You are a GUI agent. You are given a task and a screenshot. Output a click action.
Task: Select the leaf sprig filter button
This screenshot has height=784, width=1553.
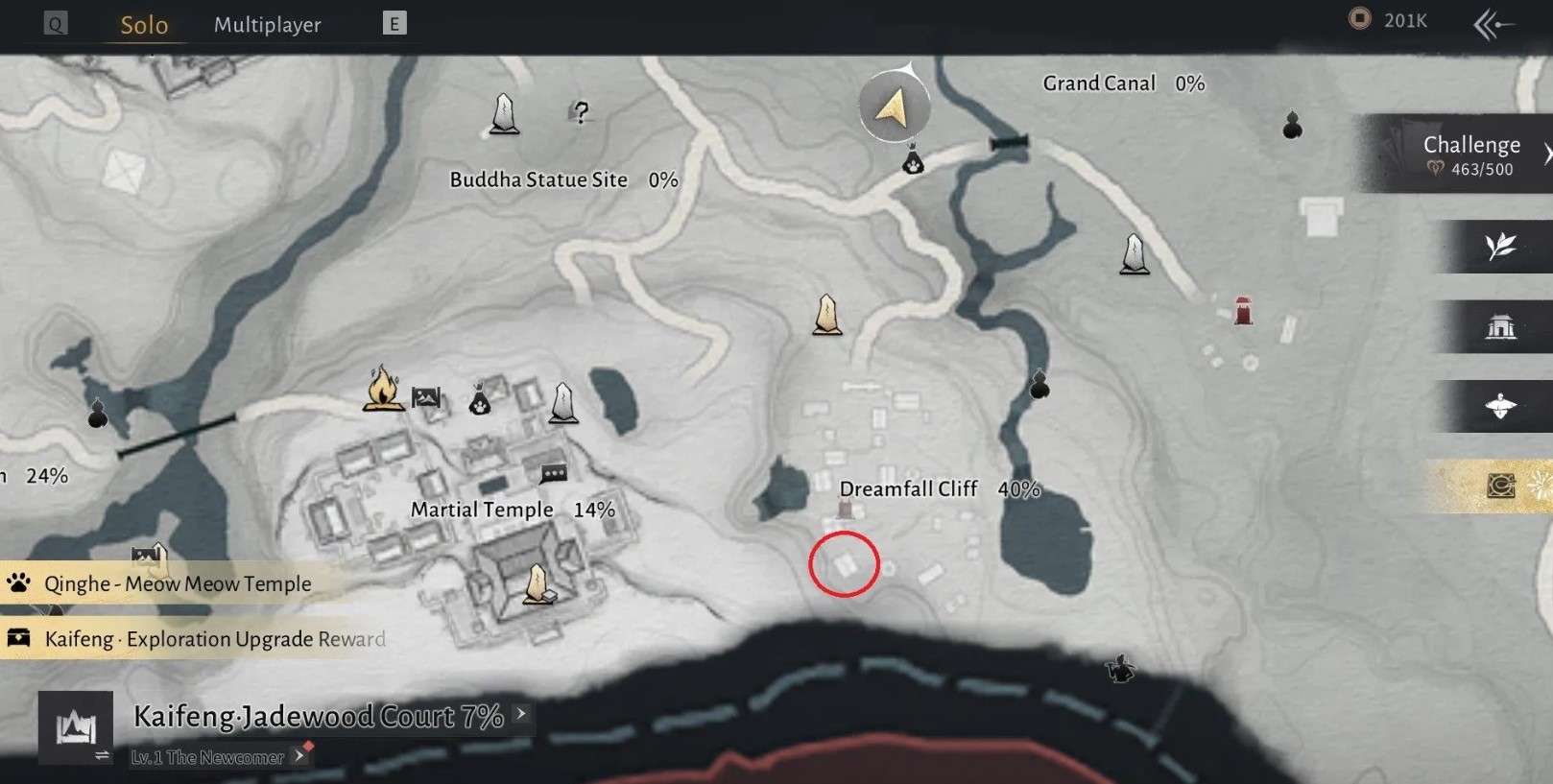pos(1500,247)
